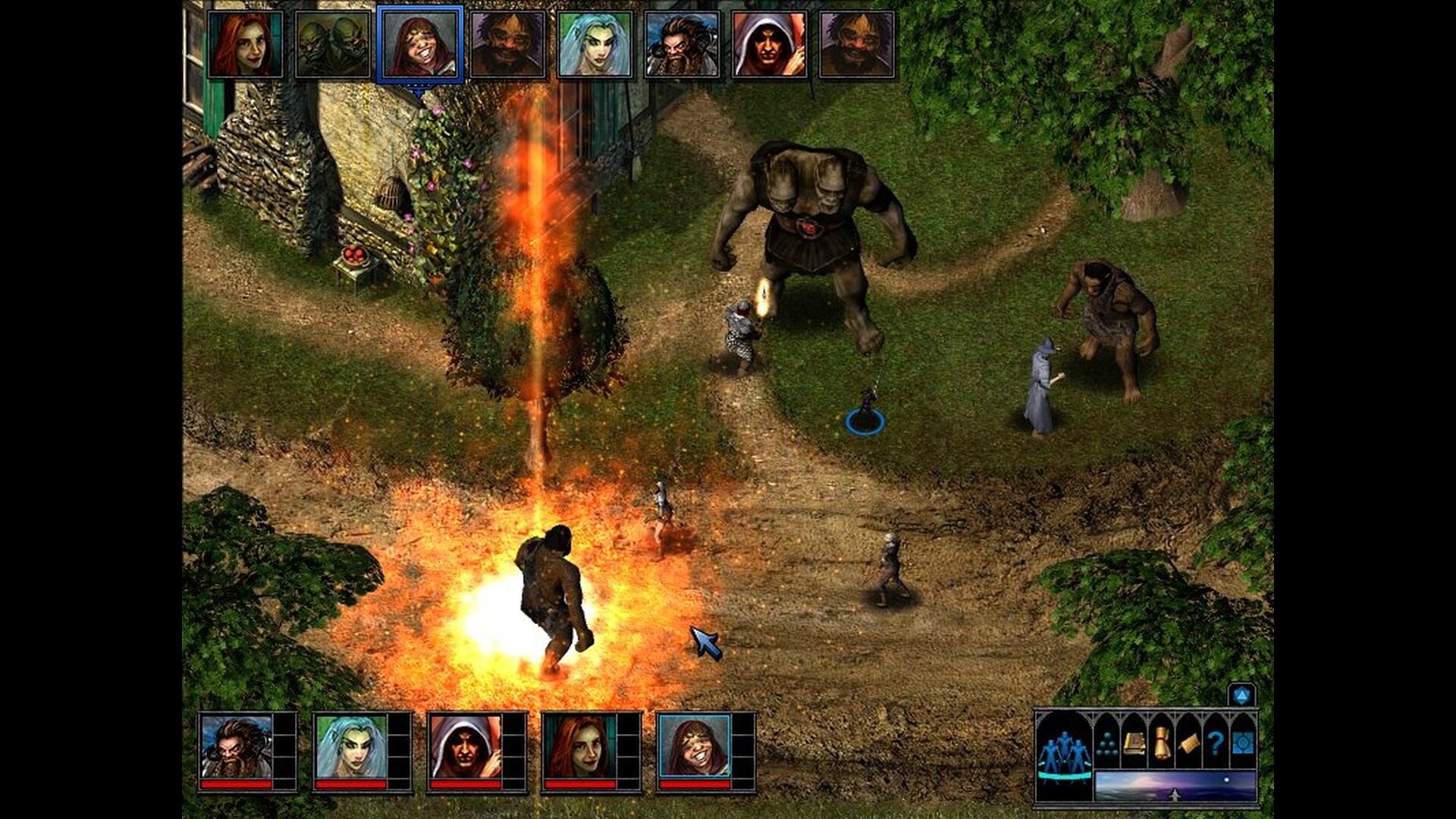Open the map parchment icon

pos(1191,745)
